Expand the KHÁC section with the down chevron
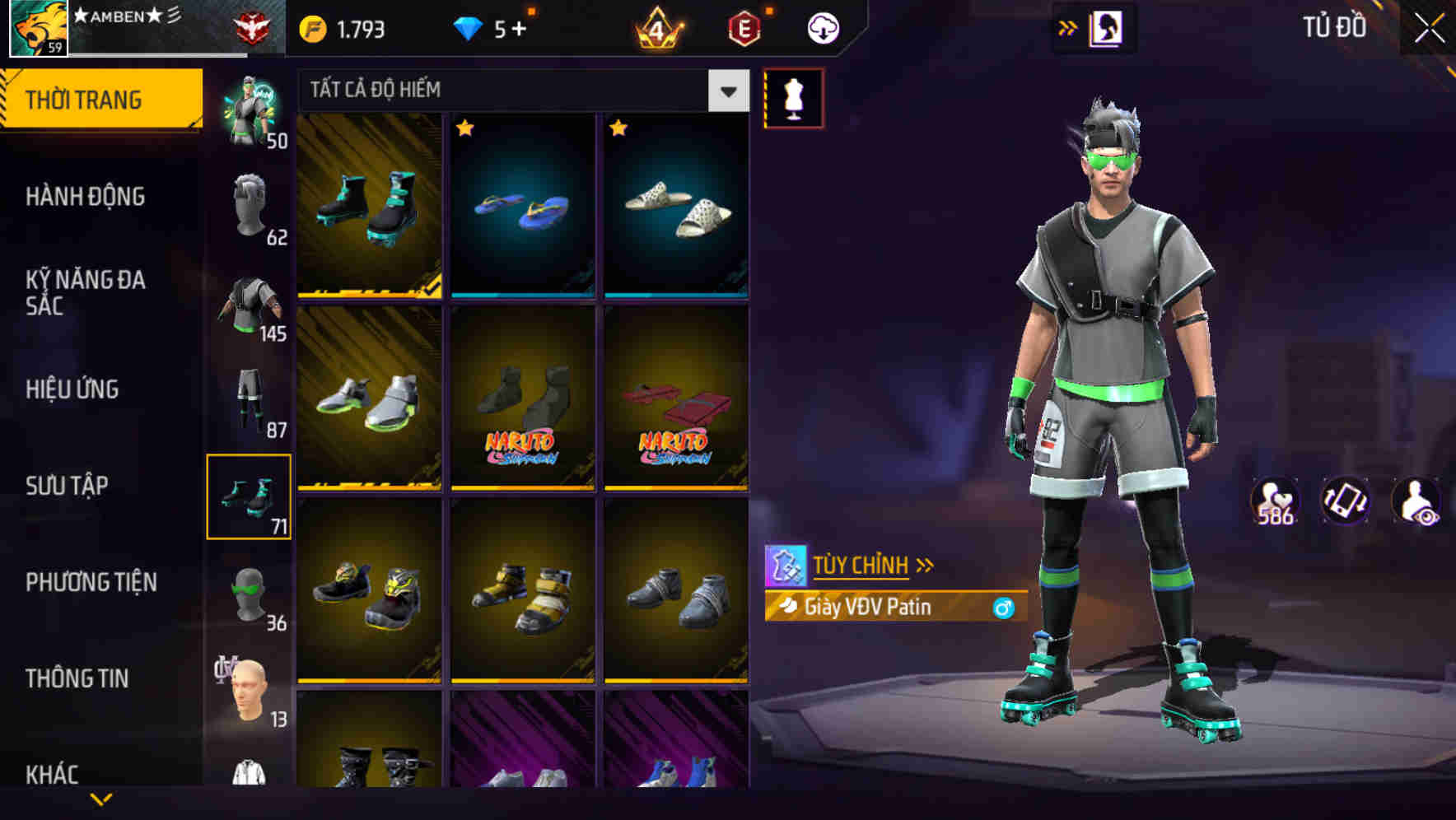The height and width of the screenshot is (820, 1456). click(100, 797)
